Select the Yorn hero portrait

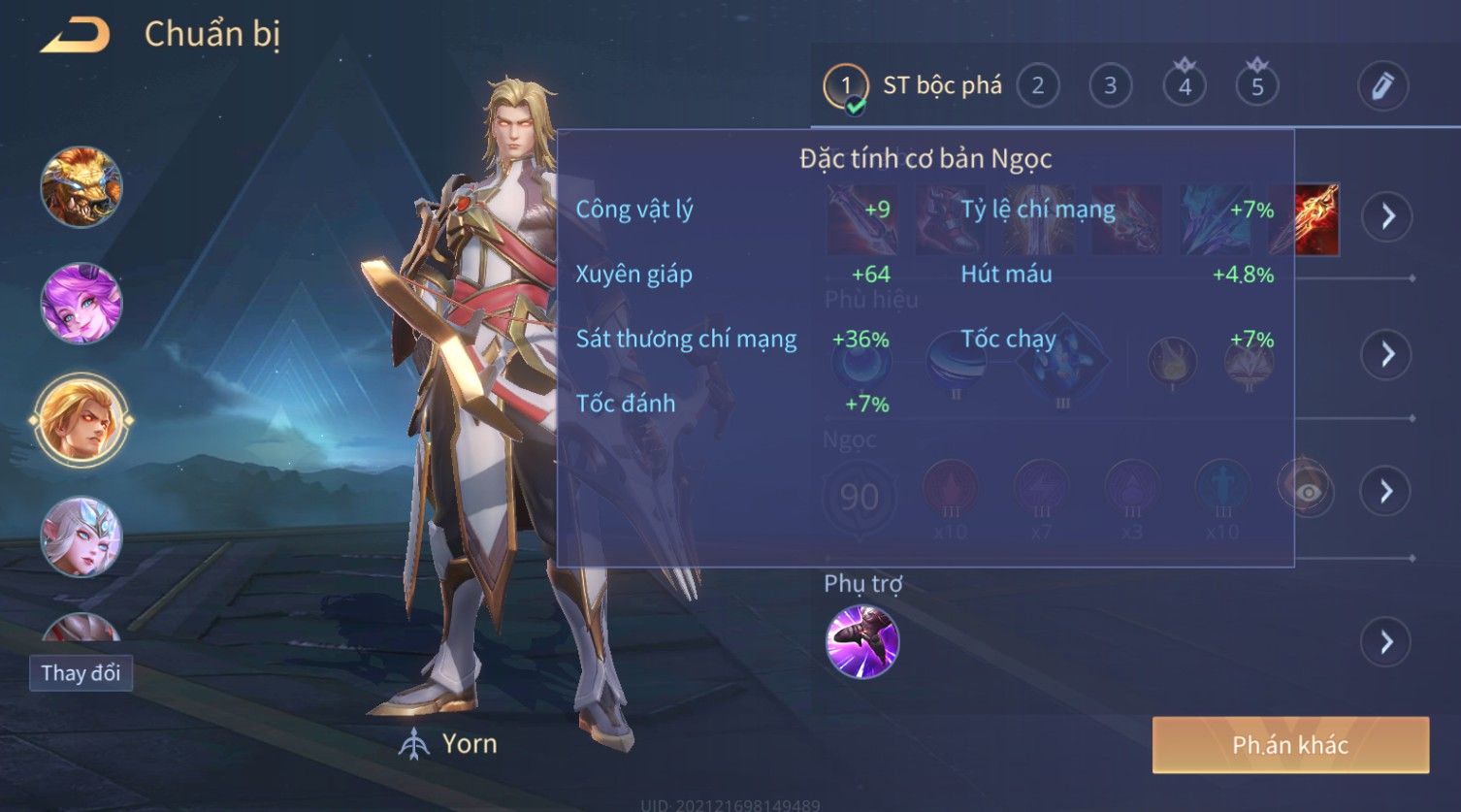[x=81, y=420]
